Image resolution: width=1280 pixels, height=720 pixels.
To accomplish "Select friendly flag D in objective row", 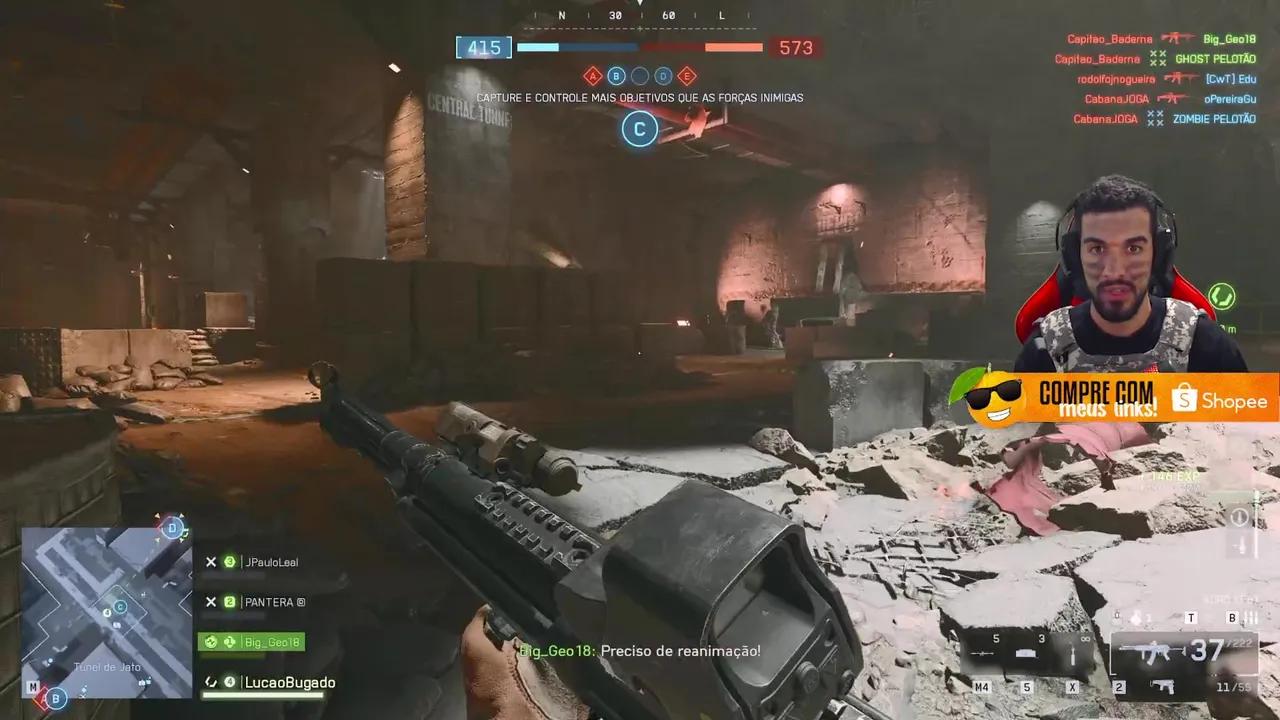I will [663, 76].
